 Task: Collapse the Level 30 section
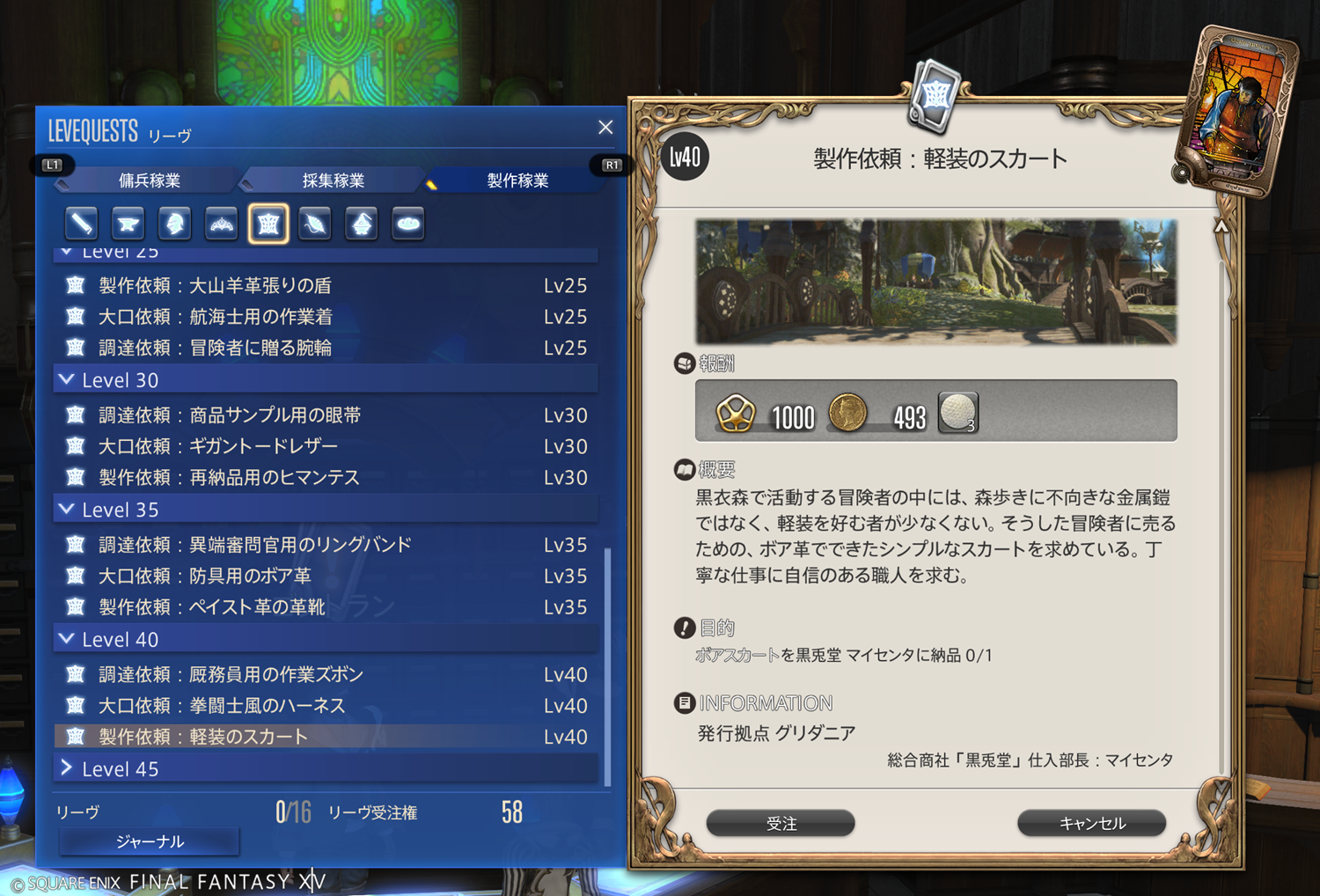(x=68, y=380)
